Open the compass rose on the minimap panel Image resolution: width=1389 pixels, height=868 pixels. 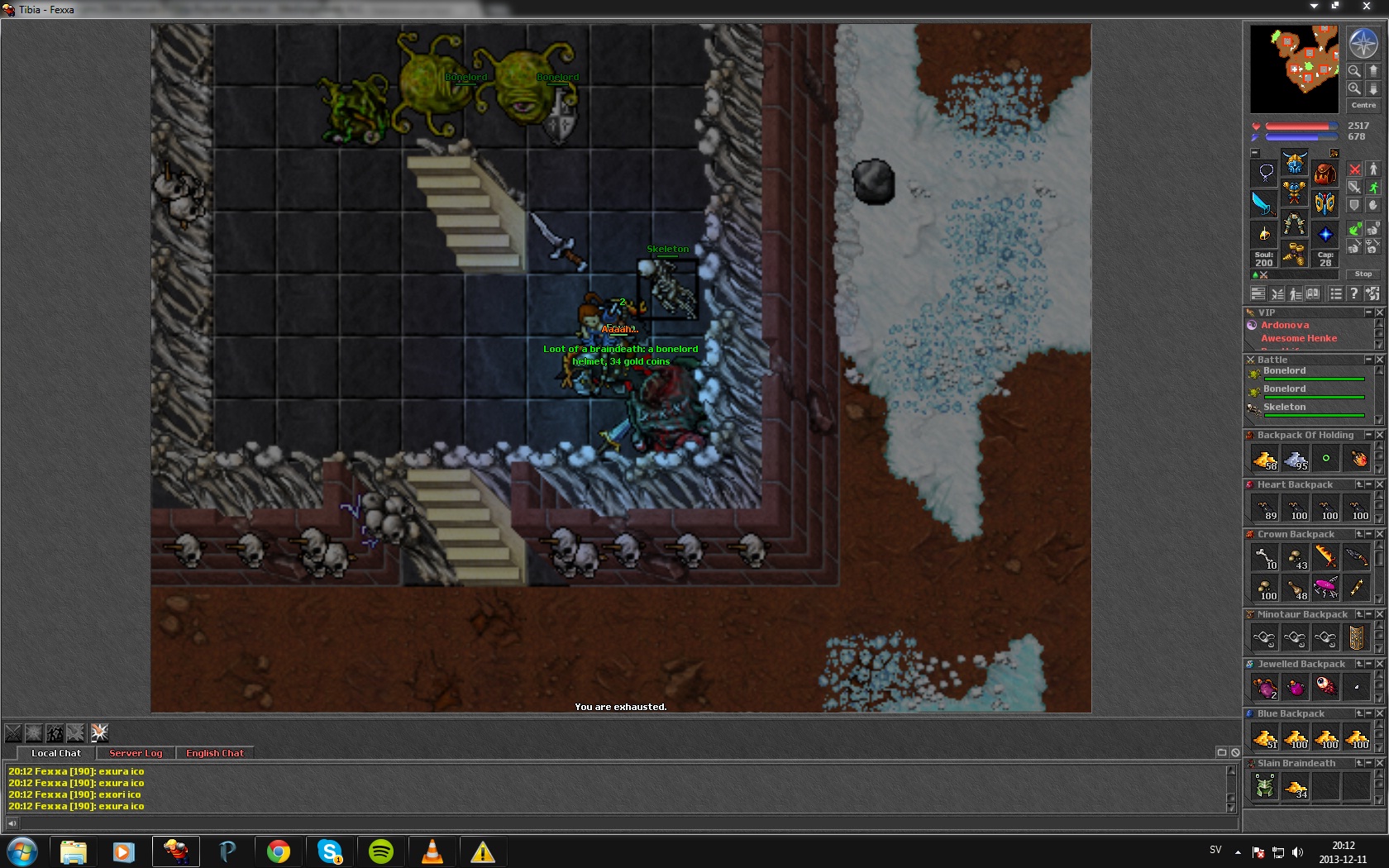click(1363, 43)
